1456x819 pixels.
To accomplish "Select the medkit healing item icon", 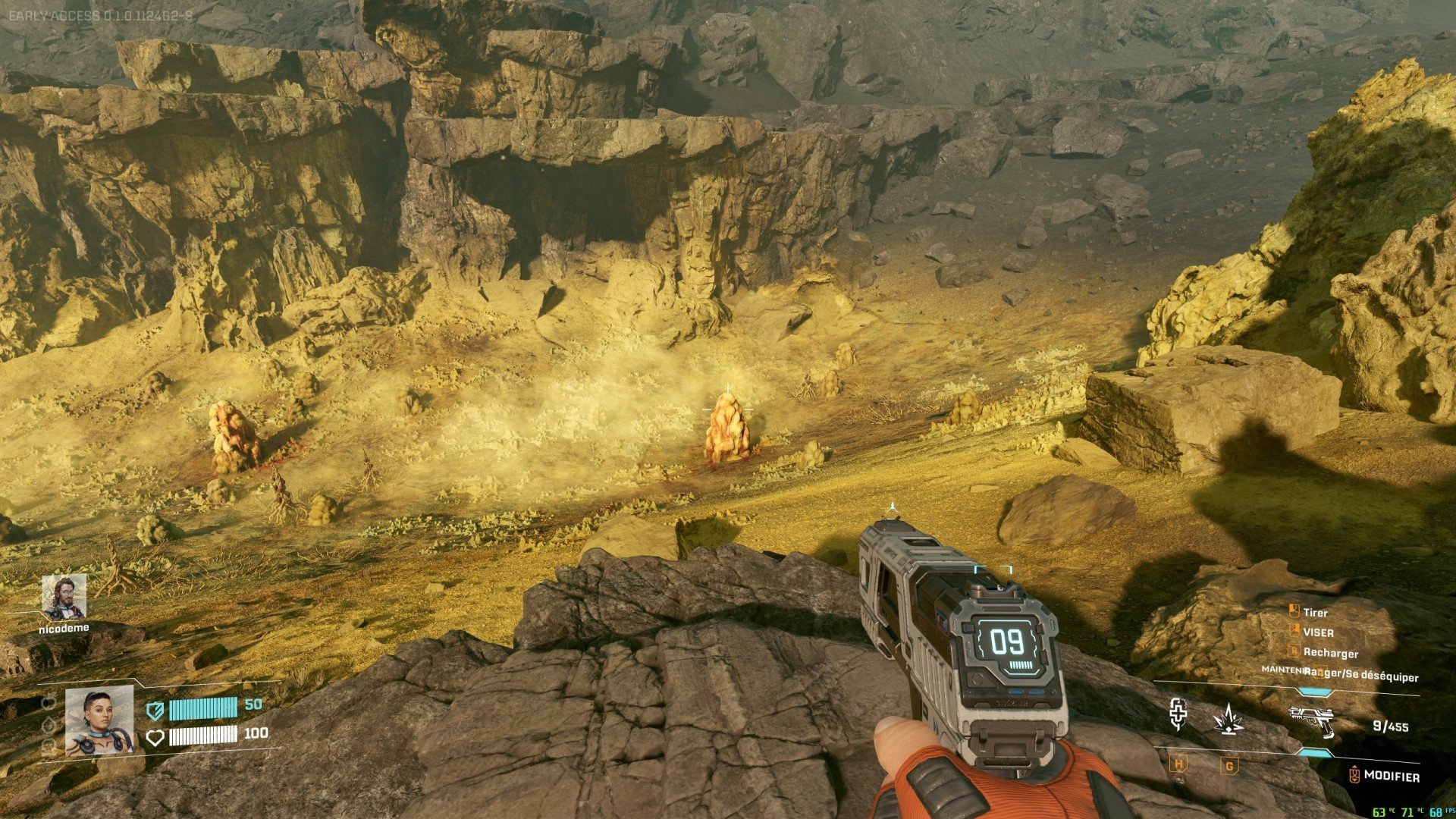I will [x=1178, y=715].
